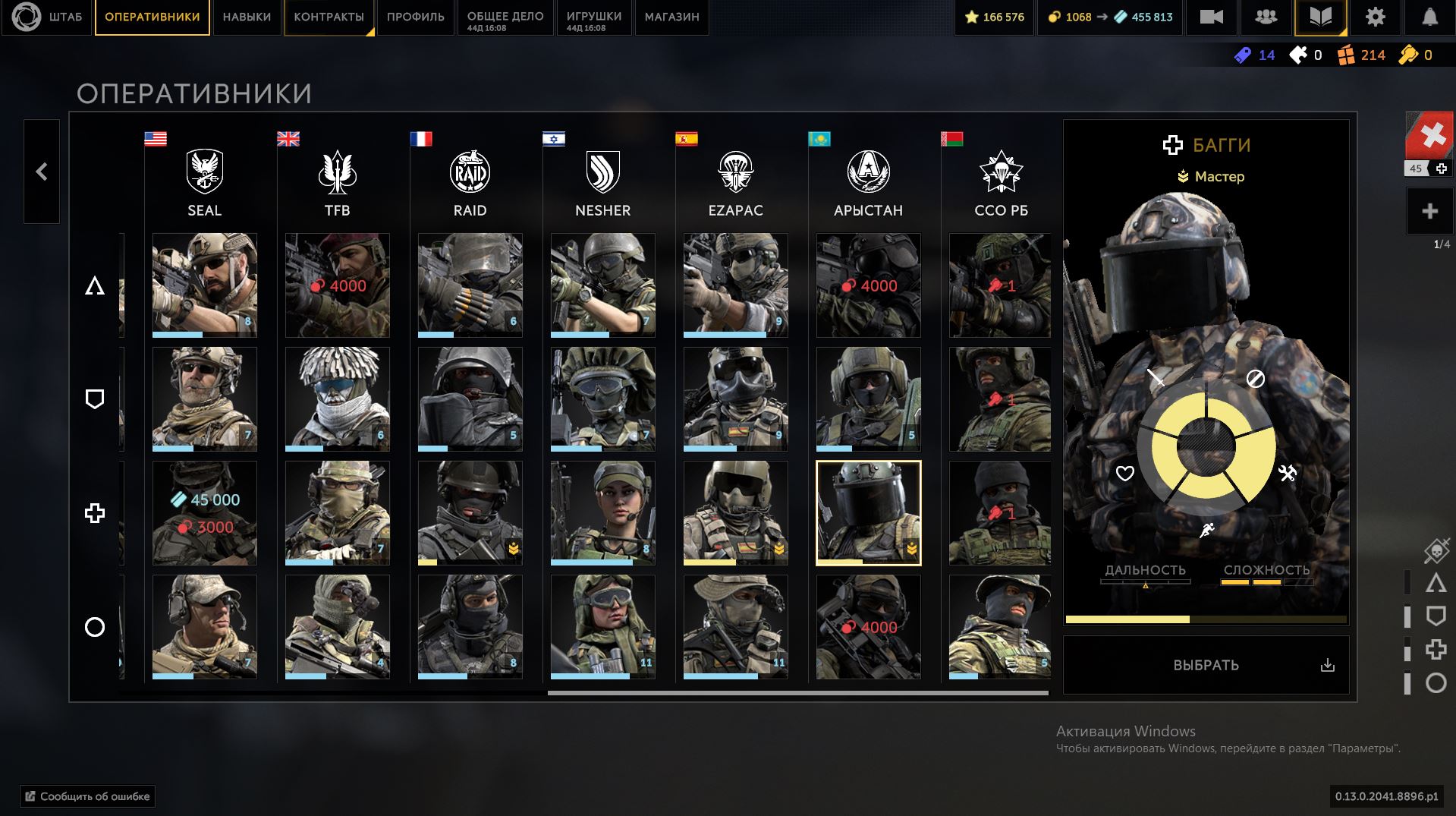
Task: Open the Игрушки tab
Action: [x=593, y=17]
